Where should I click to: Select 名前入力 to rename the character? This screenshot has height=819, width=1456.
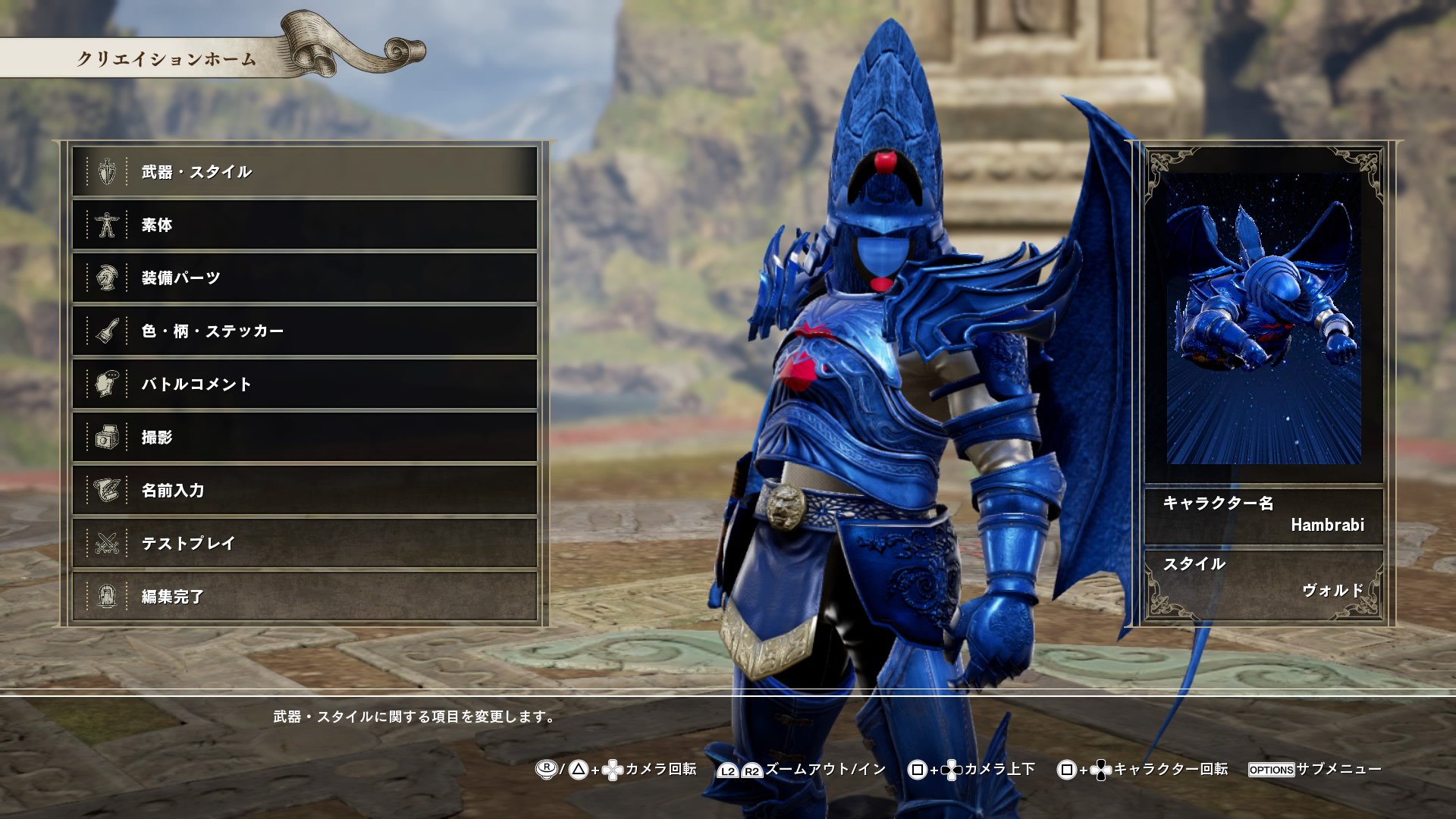pos(303,490)
